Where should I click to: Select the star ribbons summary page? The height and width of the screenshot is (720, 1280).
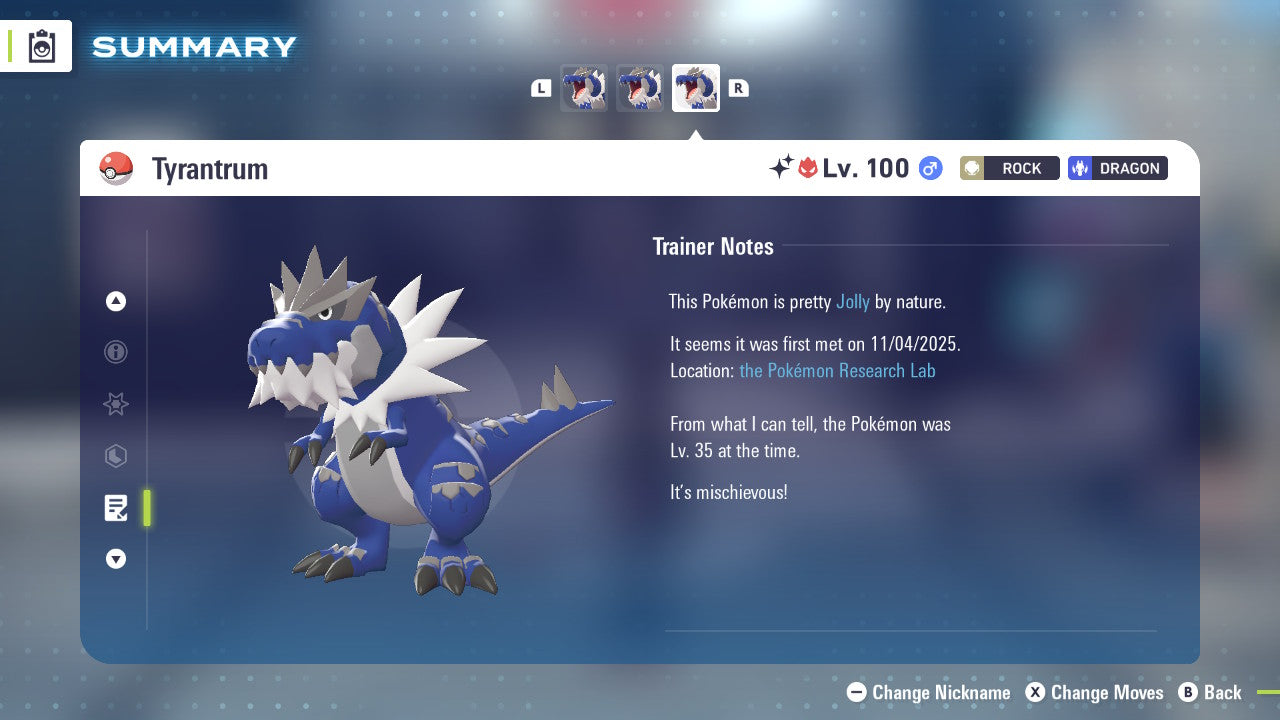click(116, 404)
